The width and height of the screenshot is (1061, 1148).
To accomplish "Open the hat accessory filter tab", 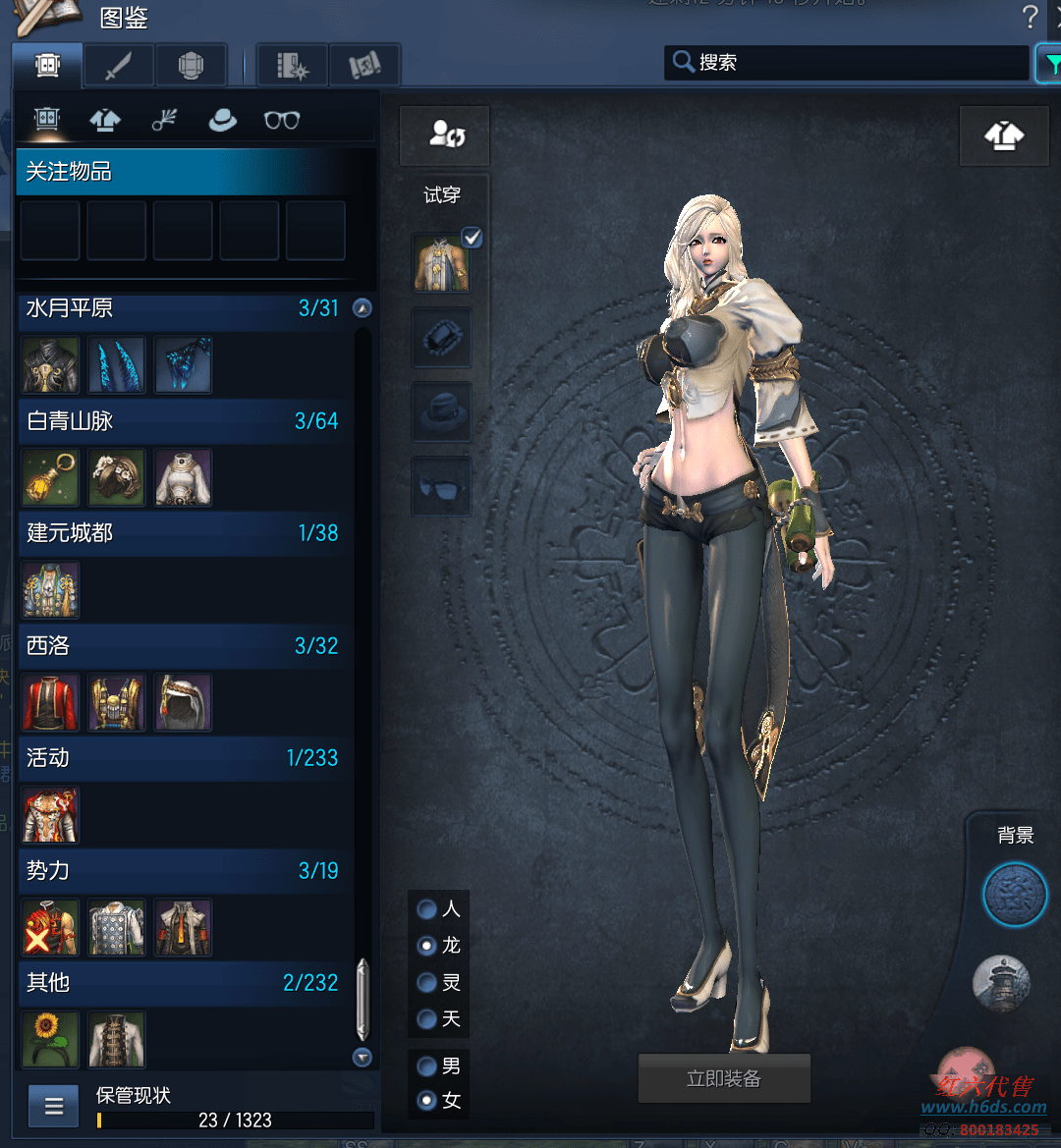I will (223, 120).
